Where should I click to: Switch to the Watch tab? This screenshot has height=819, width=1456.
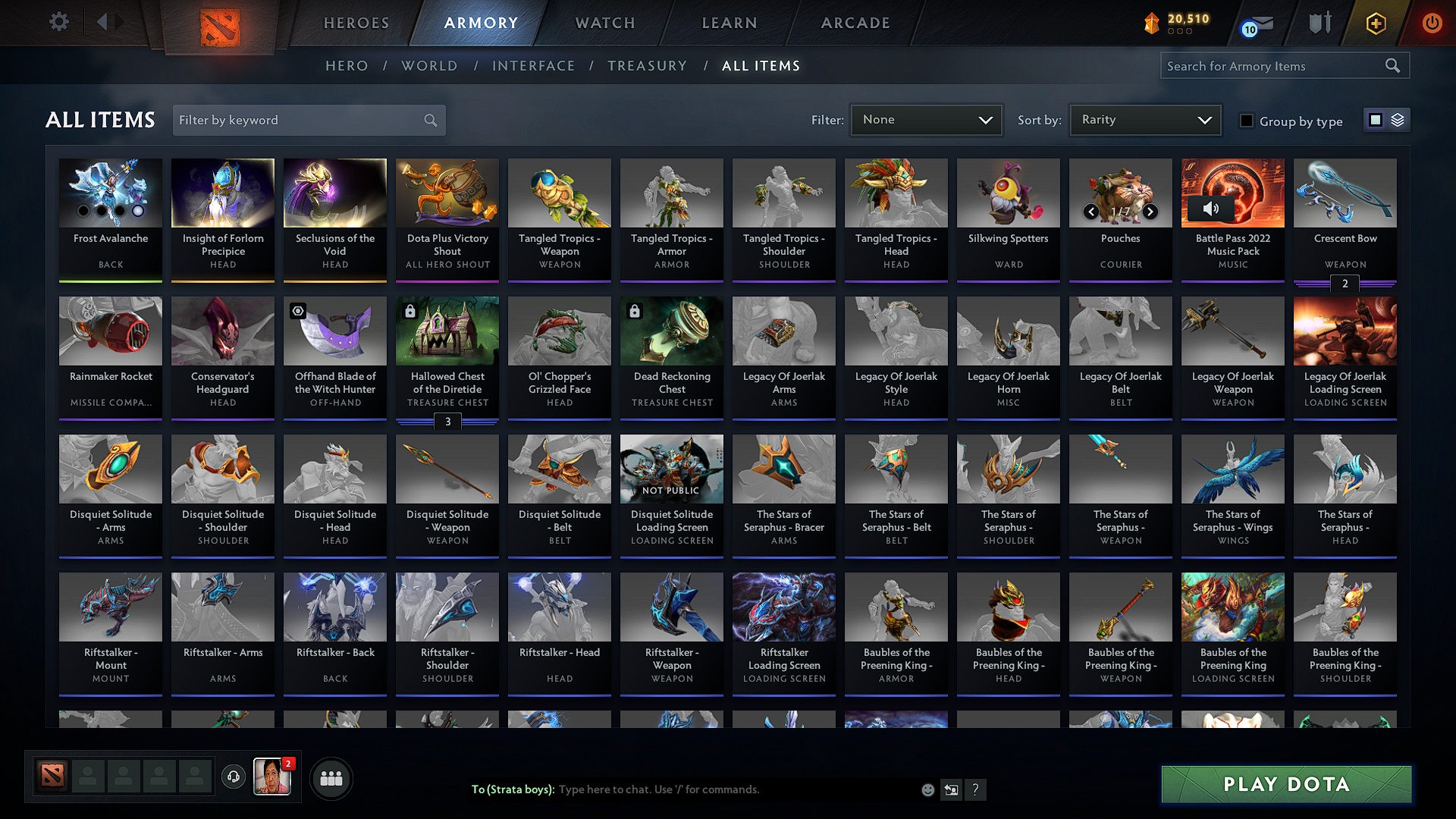coord(603,23)
